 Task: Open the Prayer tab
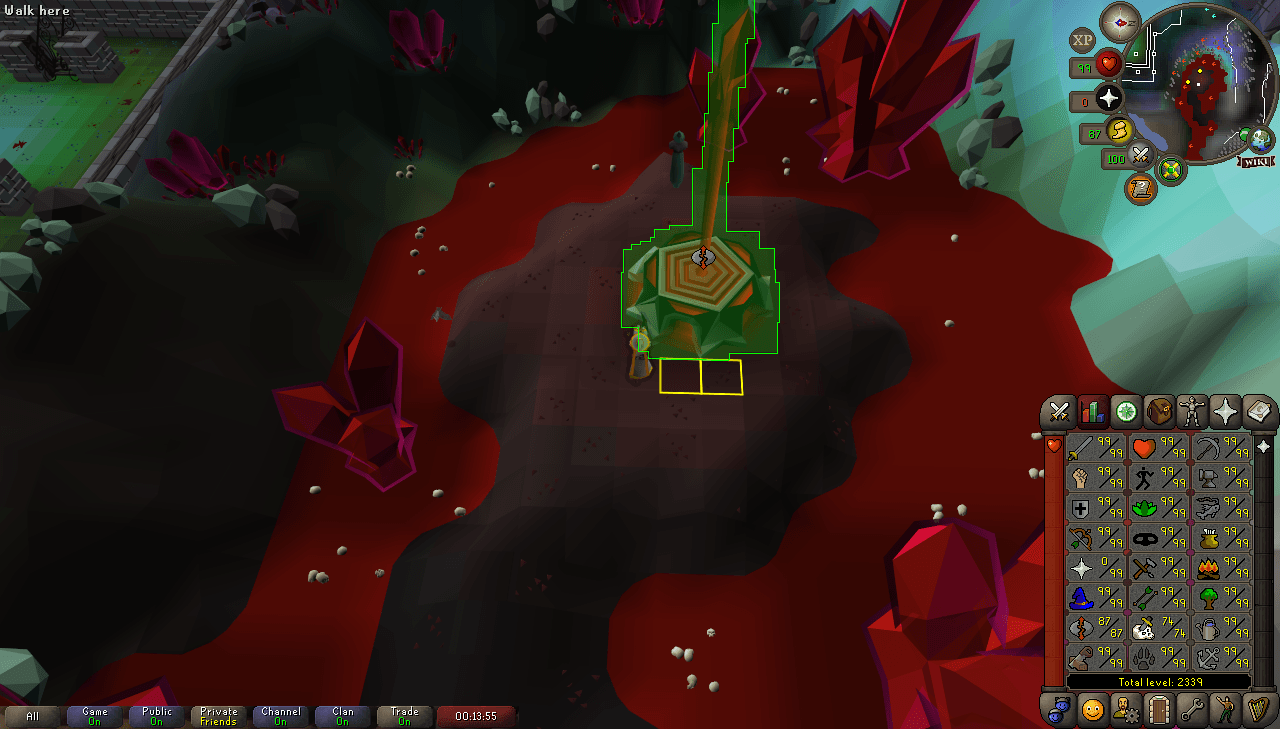pos(1224,412)
